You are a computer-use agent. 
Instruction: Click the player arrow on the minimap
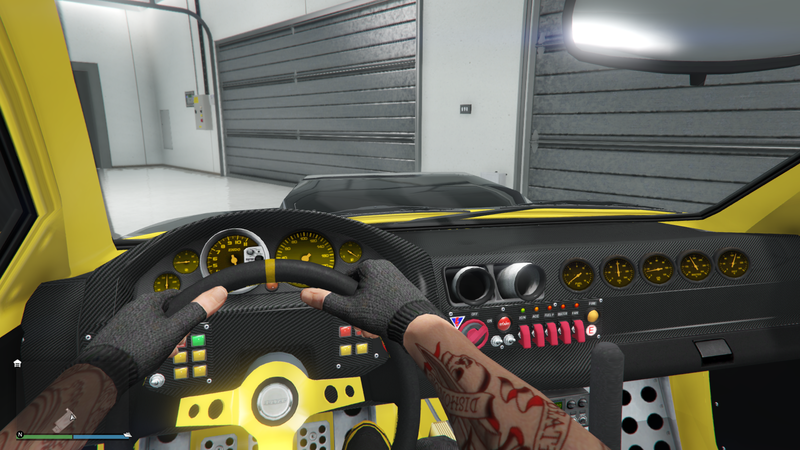pos(72,419)
